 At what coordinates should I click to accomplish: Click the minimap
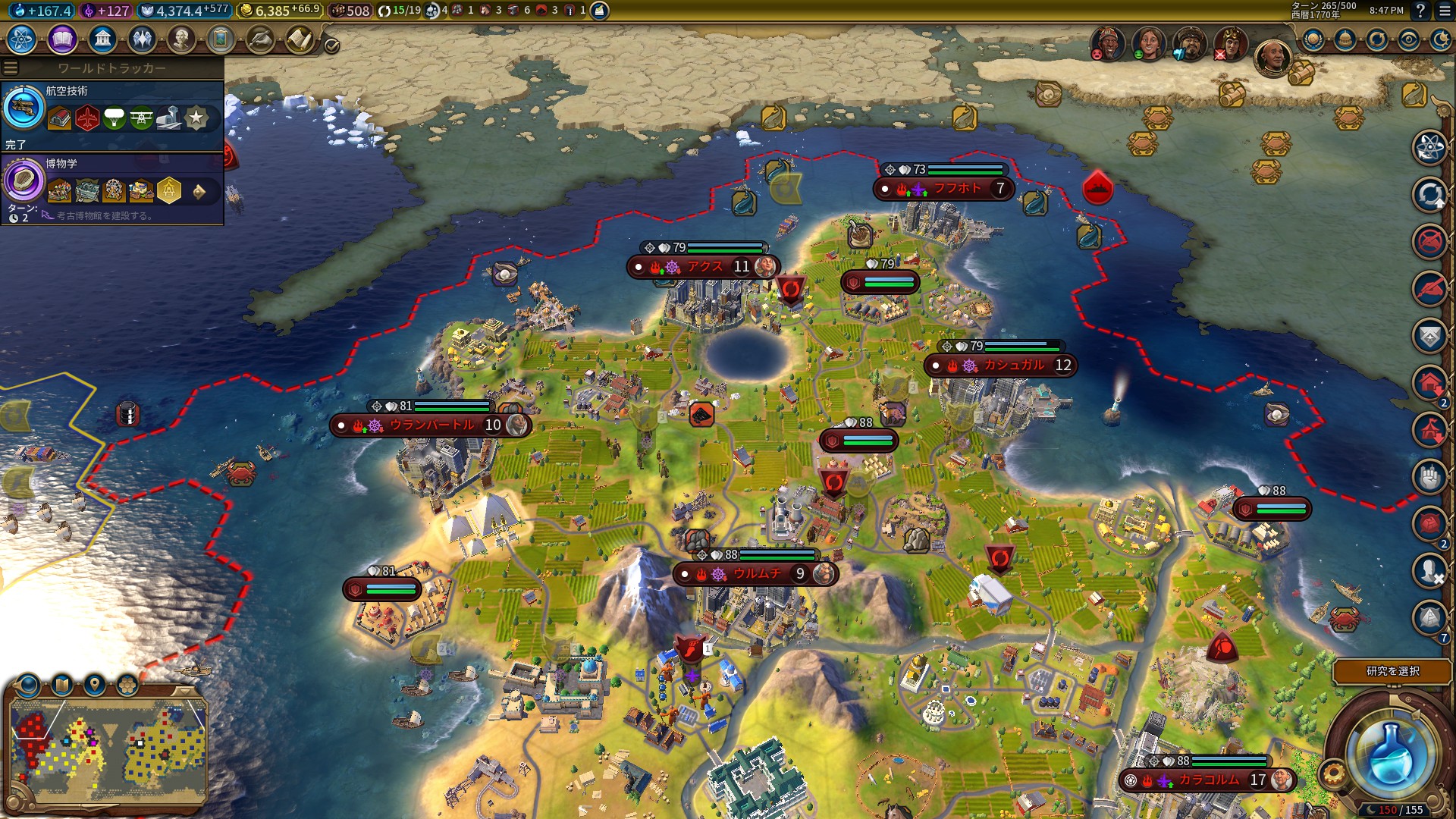pyautogui.click(x=108, y=747)
